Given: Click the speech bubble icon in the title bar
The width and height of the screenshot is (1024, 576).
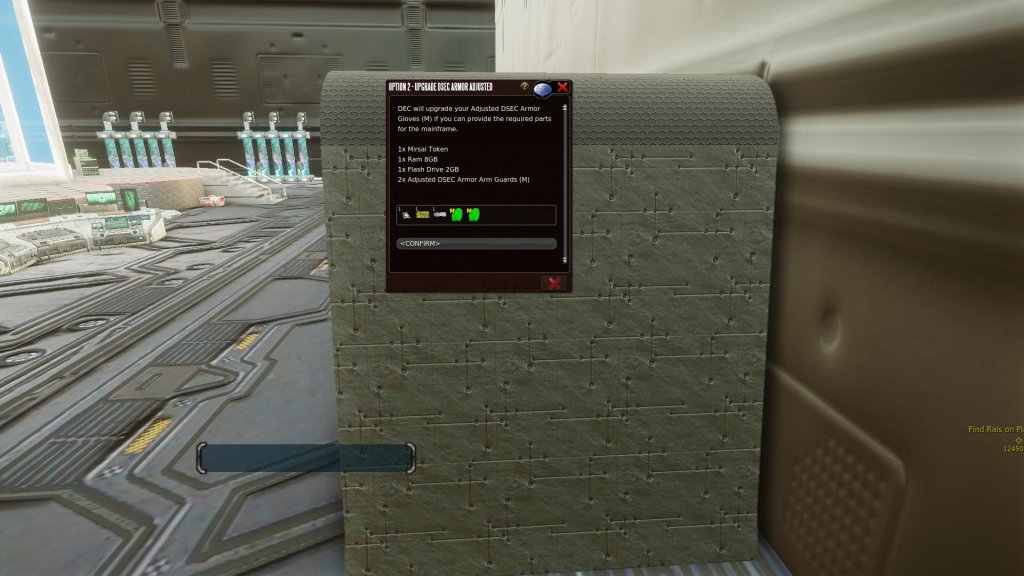Looking at the screenshot, I should click(543, 88).
